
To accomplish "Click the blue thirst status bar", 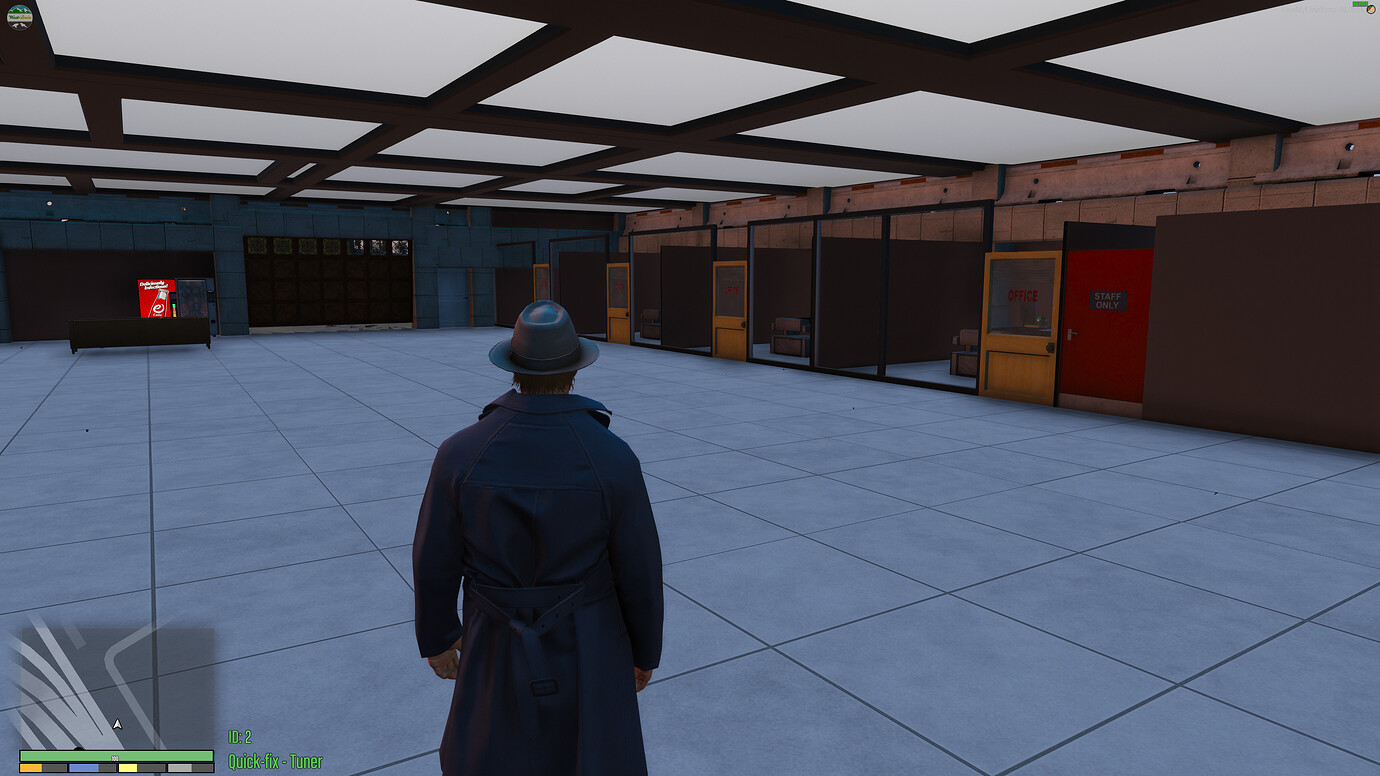I will [82, 767].
